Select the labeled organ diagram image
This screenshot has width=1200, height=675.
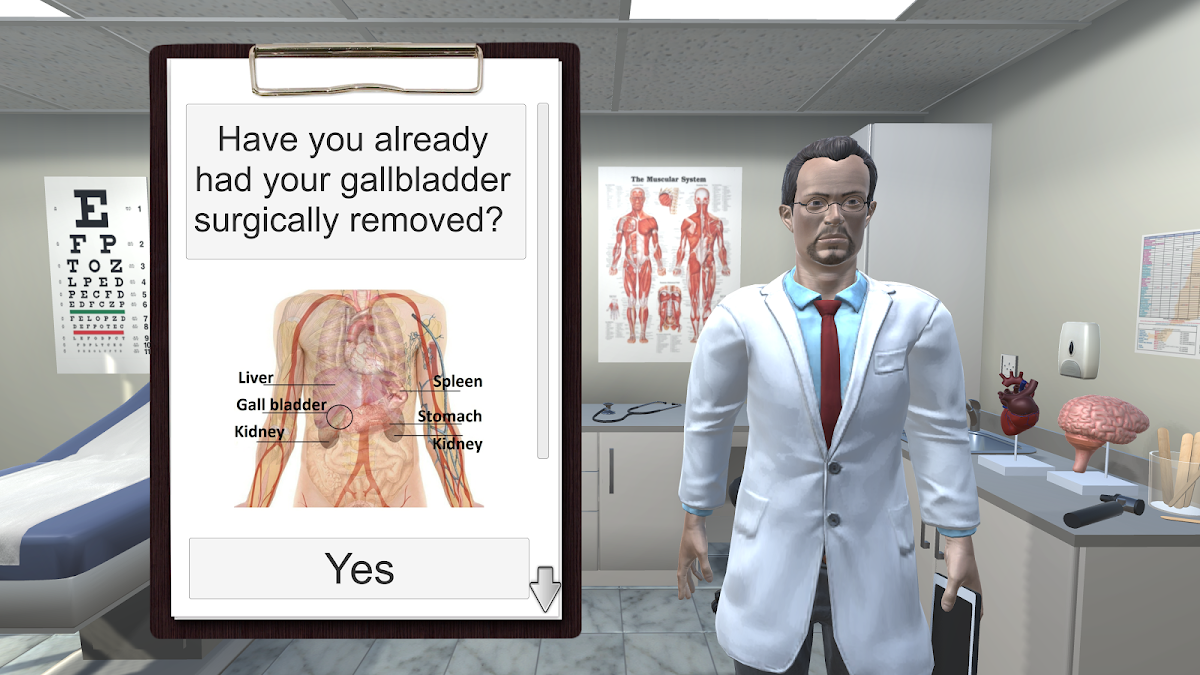pyautogui.click(x=358, y=398)
